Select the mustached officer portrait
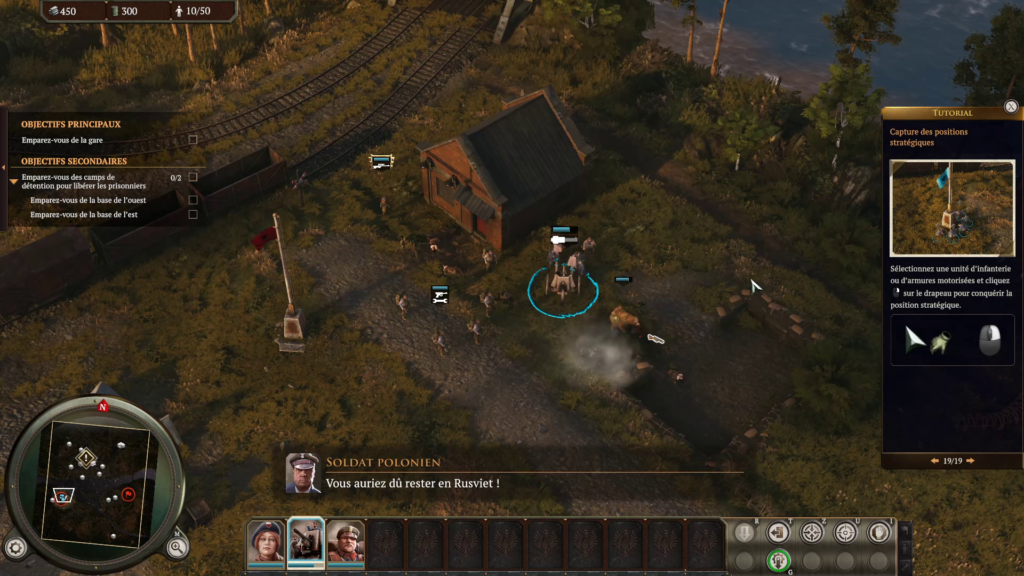This screenshot has height=576, width=1024. click(x=346, y=541)
